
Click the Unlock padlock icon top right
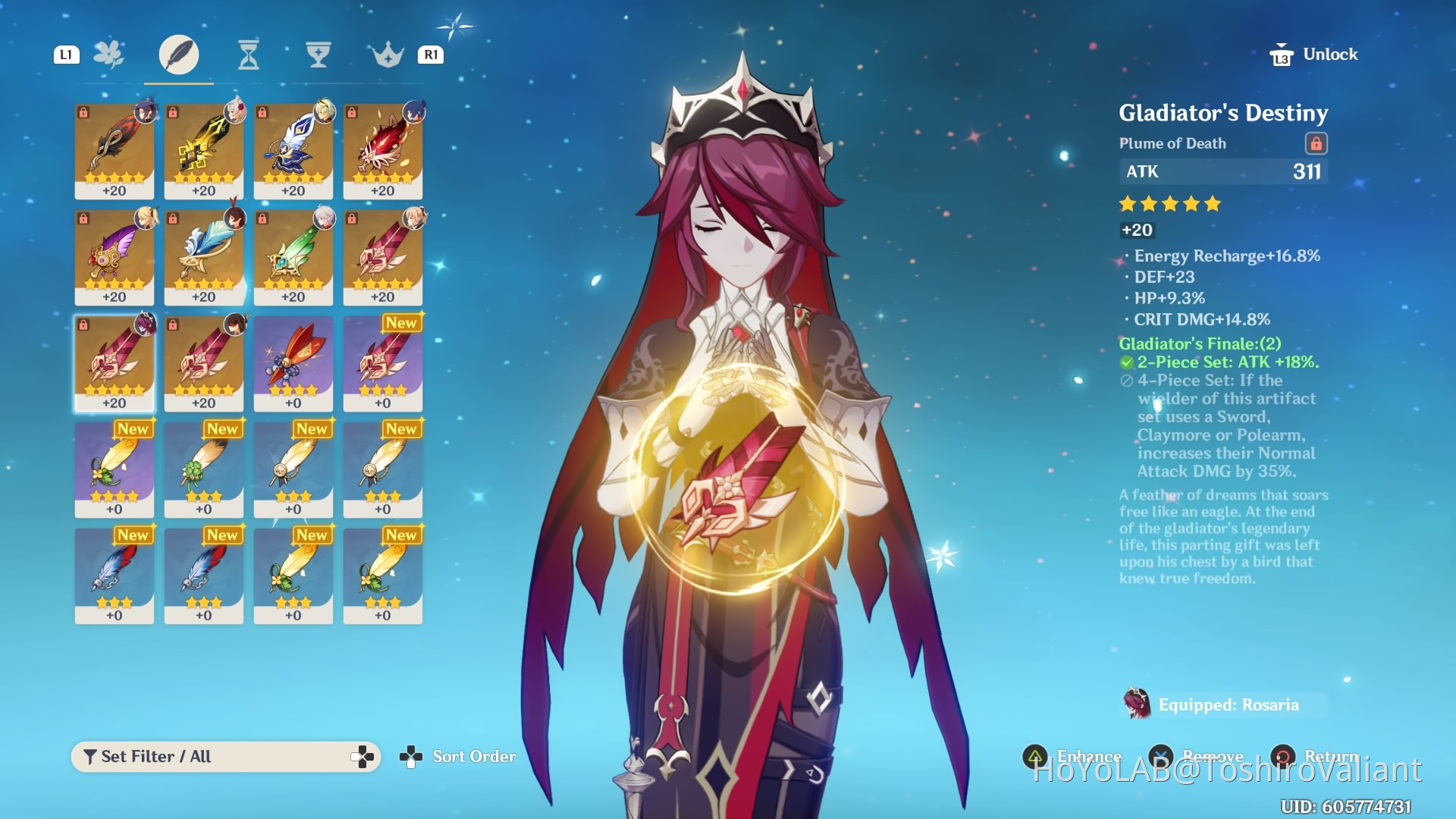coord(1282,54)
